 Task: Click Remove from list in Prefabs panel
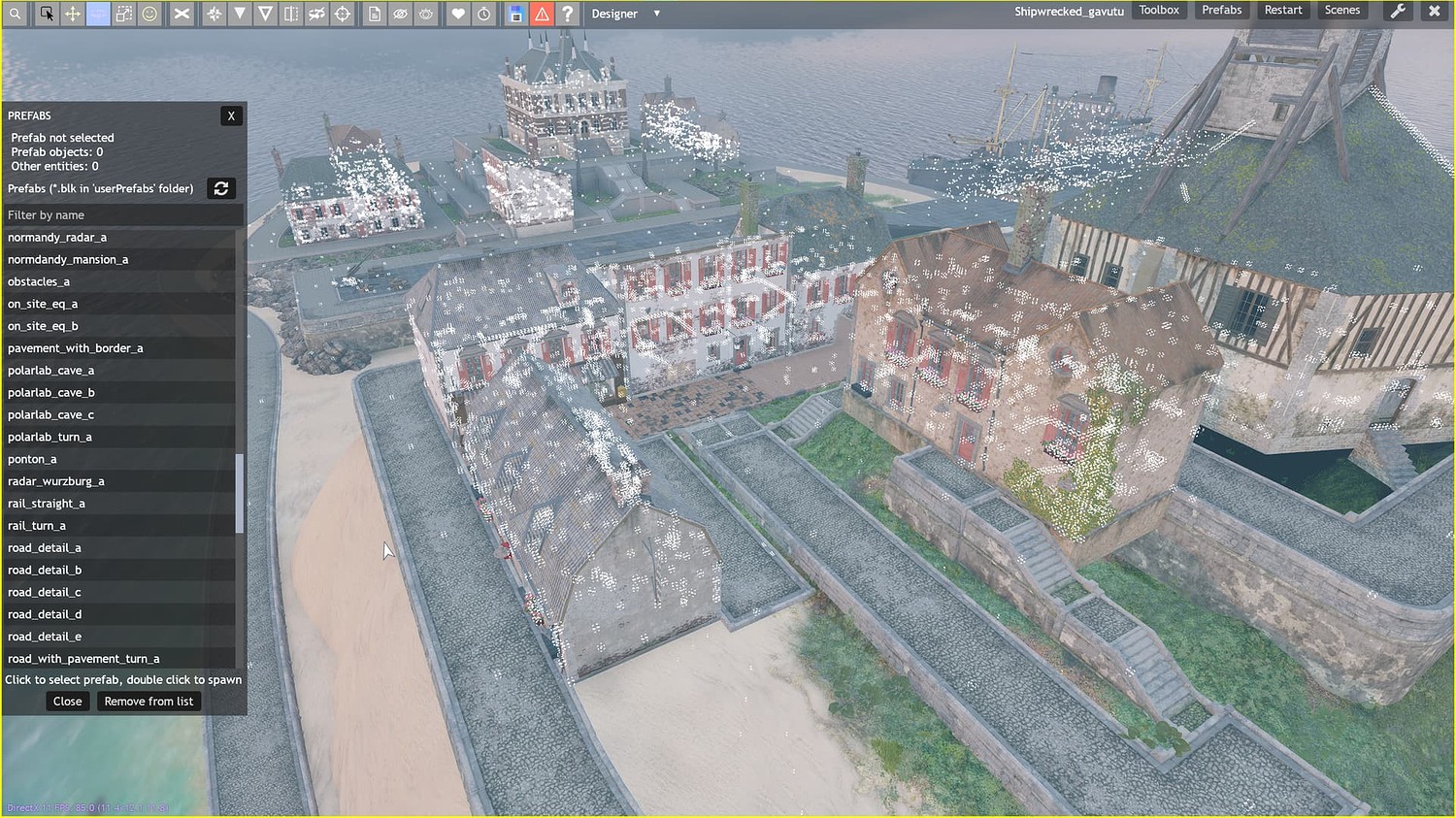[149, 701]
